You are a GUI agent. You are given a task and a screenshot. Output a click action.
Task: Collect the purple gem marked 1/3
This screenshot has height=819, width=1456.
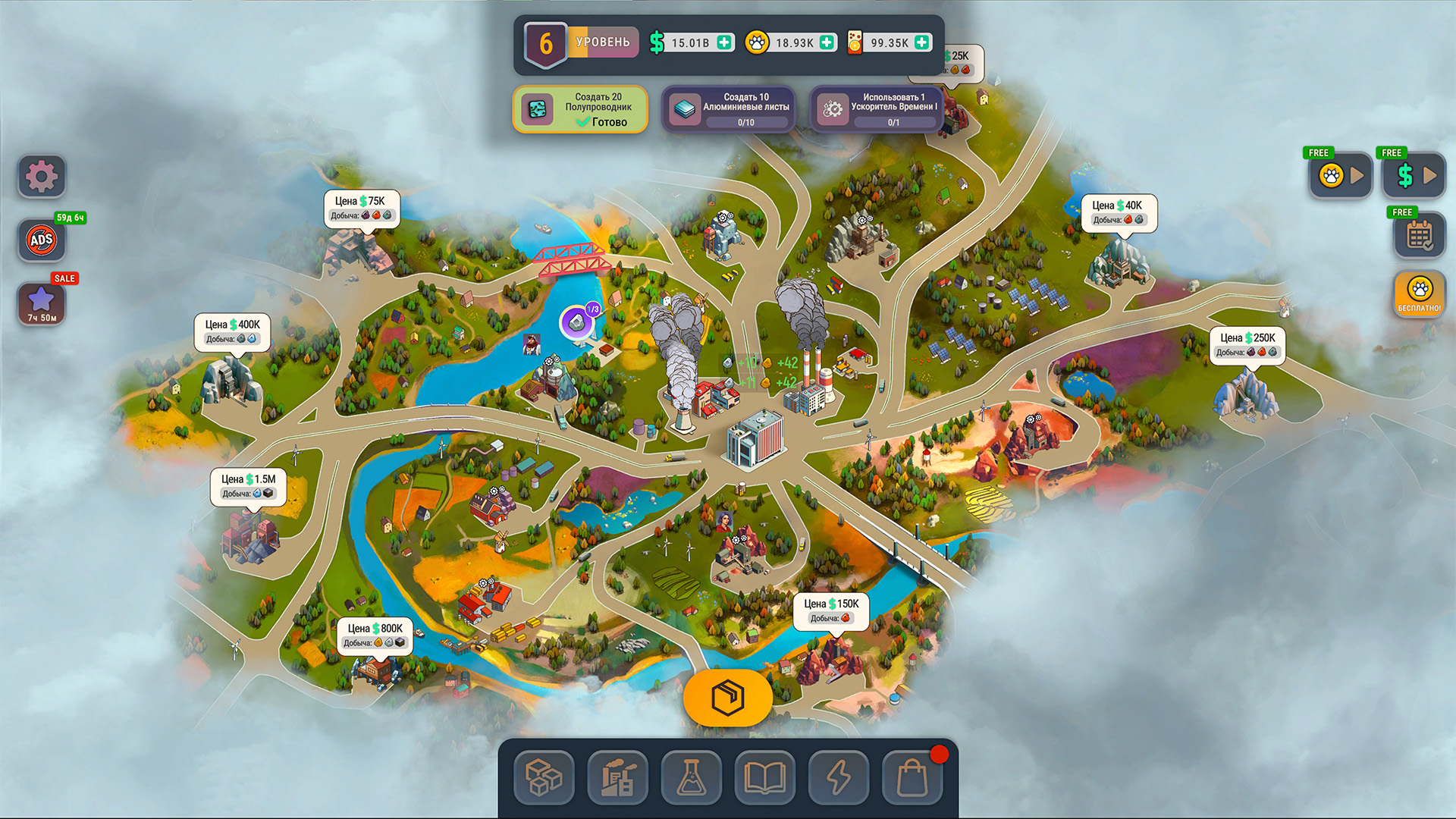(x=576, y=322)
